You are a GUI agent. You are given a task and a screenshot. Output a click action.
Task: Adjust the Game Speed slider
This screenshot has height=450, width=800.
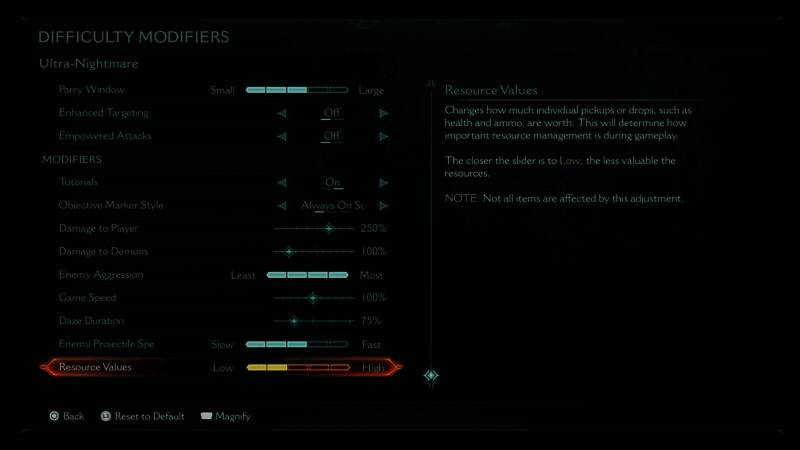[313, 298]
